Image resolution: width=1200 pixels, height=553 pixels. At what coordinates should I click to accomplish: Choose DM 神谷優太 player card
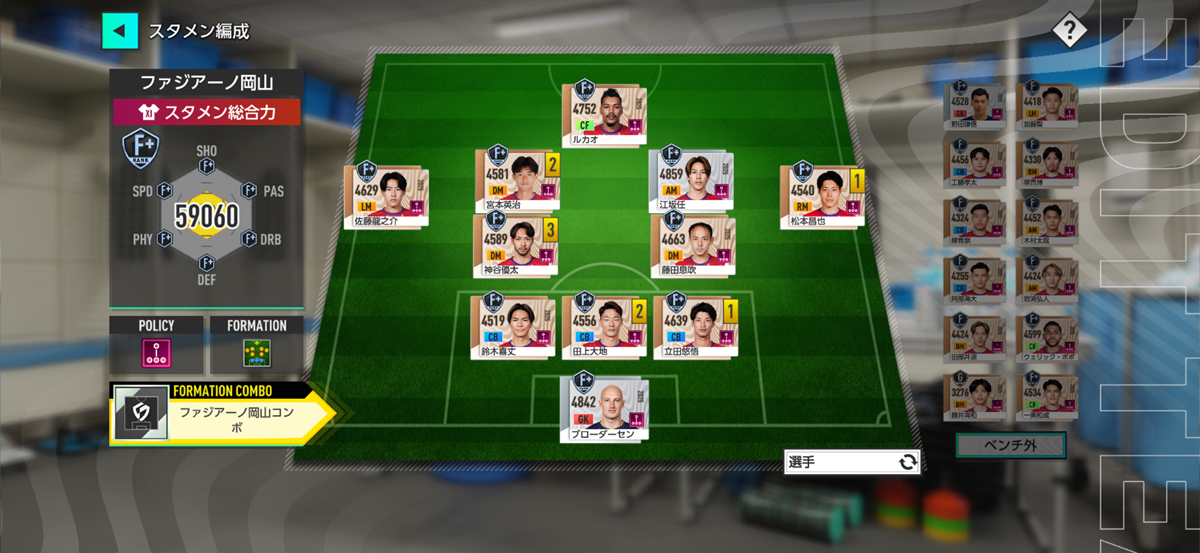click(516, 246)
